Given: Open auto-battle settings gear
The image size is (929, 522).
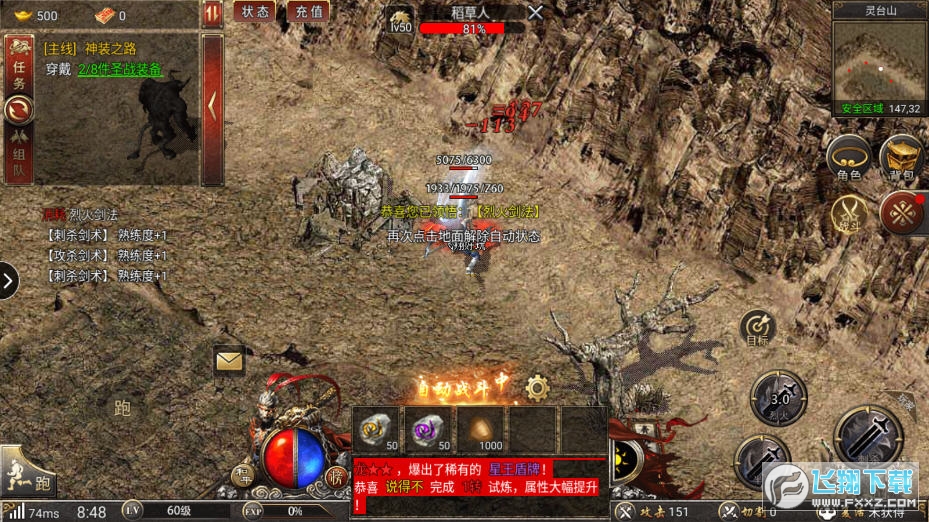Looking at the screenshot, I should click(x=537, y=387).
